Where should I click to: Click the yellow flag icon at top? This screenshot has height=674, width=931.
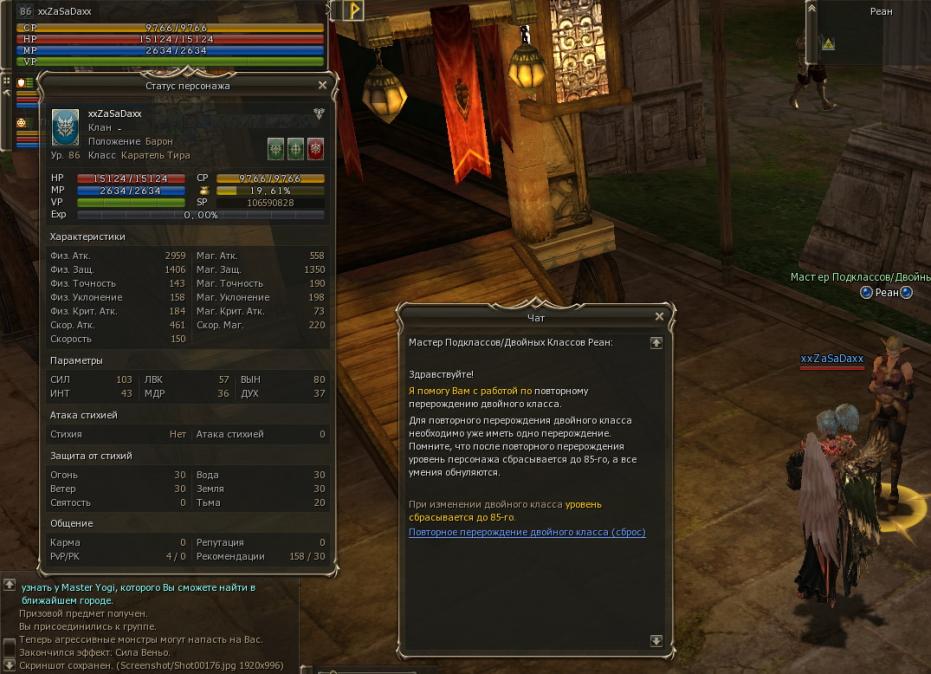353,10
